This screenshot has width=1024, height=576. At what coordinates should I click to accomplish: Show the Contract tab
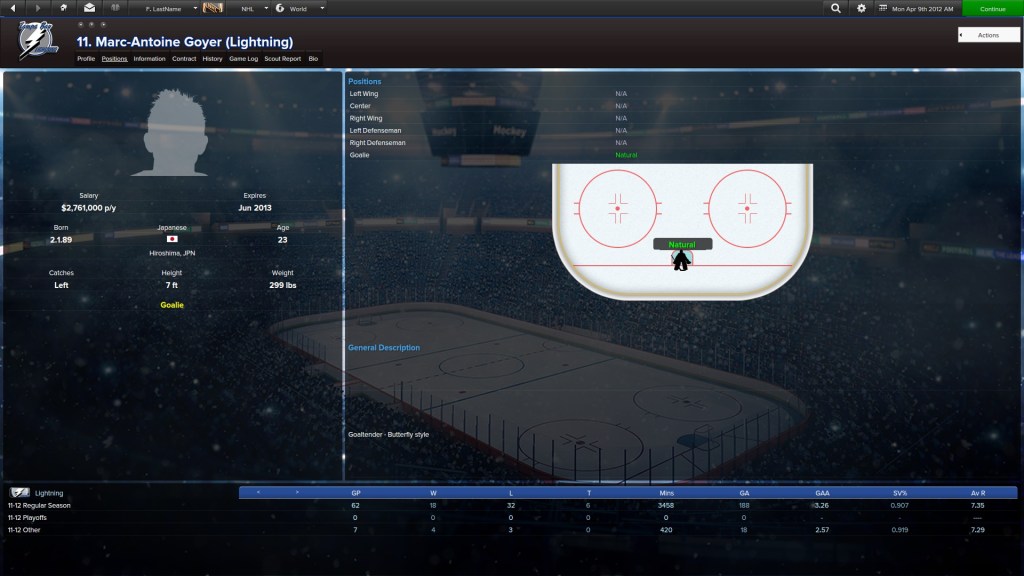coord(184,59)
